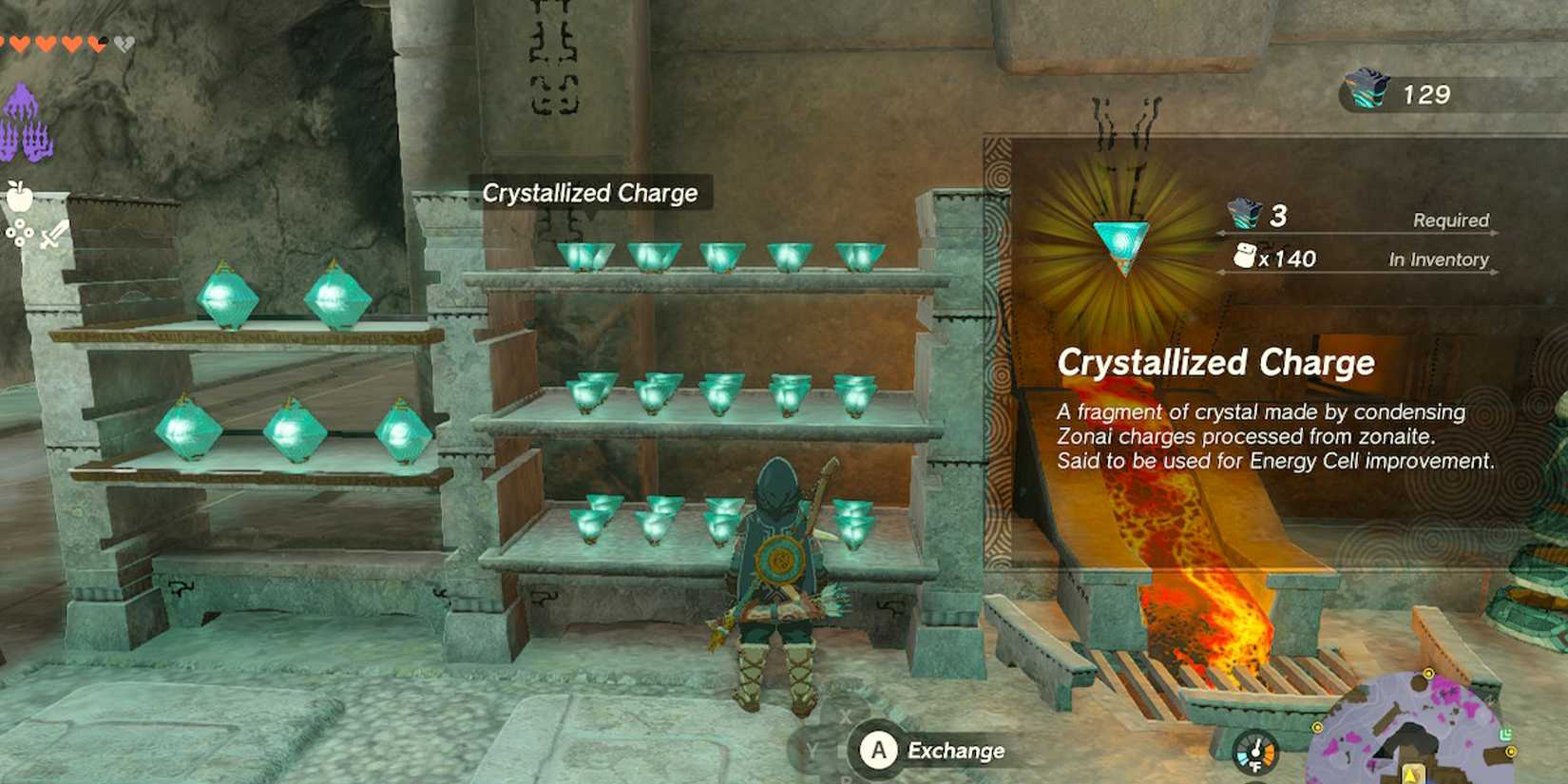Click the arrows and sword weapon icon

pyautogui.click(x=52, y=231)
